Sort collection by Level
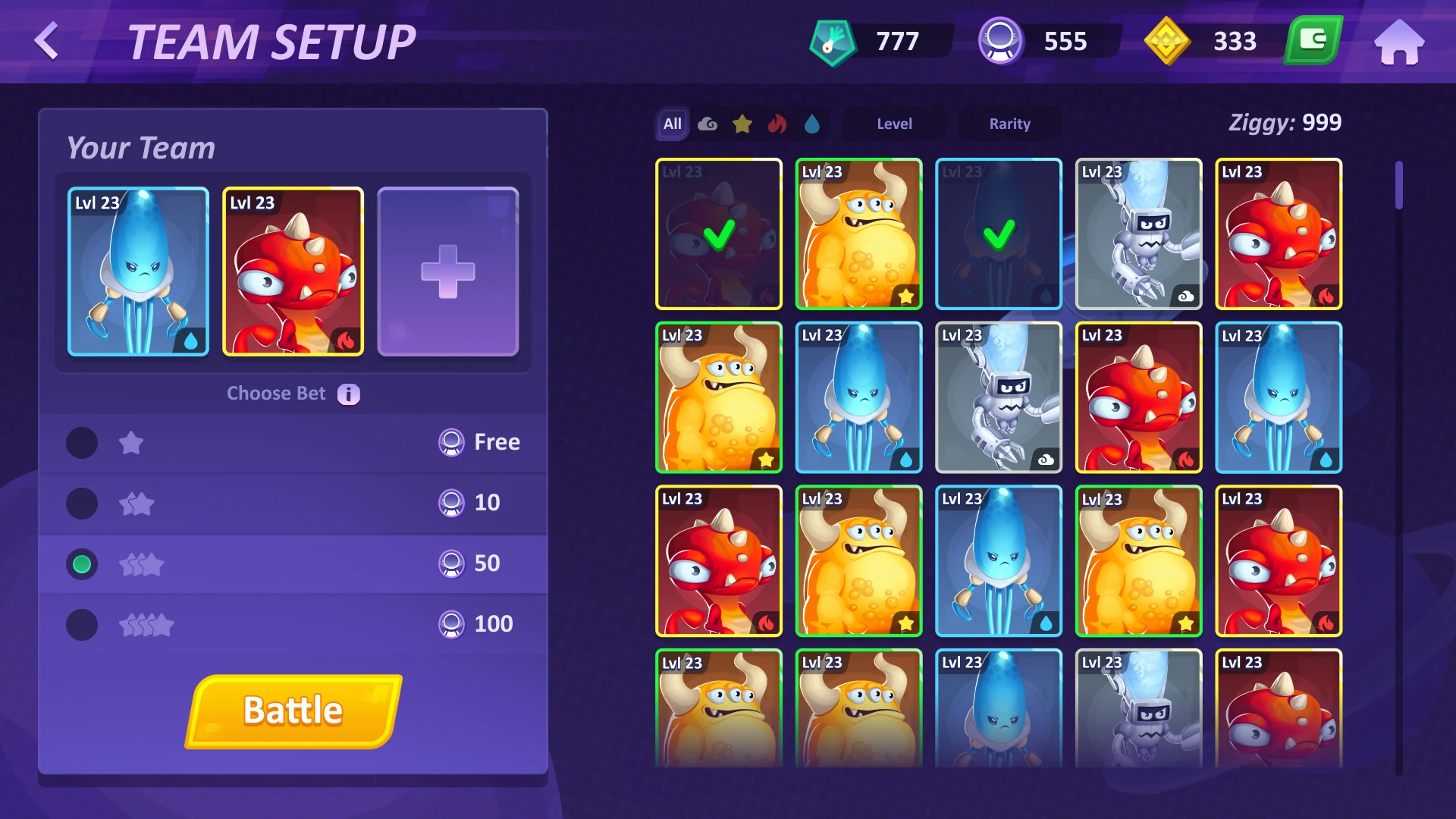Viewport: 1456px width, 819px height. (894, 124)
